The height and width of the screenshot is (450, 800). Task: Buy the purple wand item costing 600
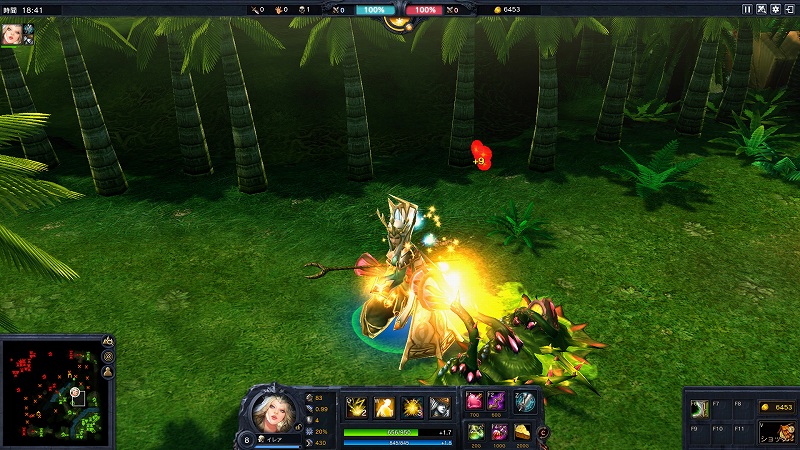497,402
